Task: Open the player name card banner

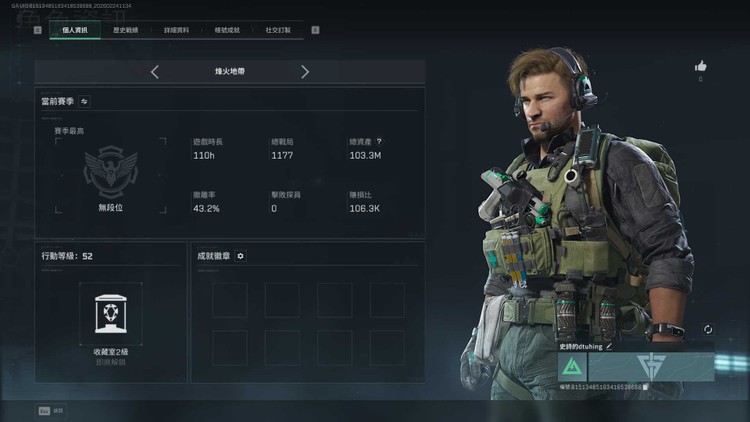Action: (651, 367)
